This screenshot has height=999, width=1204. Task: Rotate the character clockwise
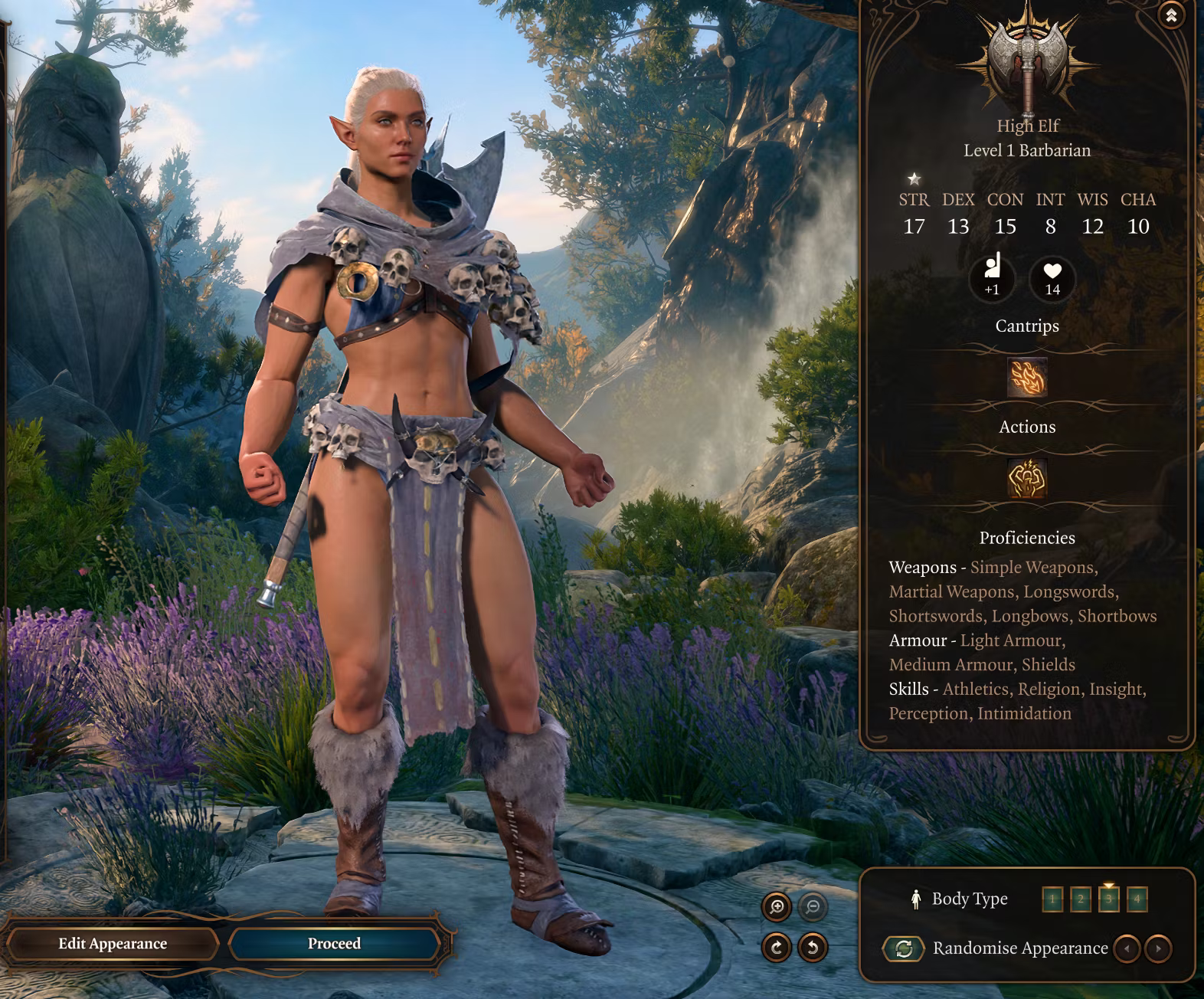tap(777, 948)
